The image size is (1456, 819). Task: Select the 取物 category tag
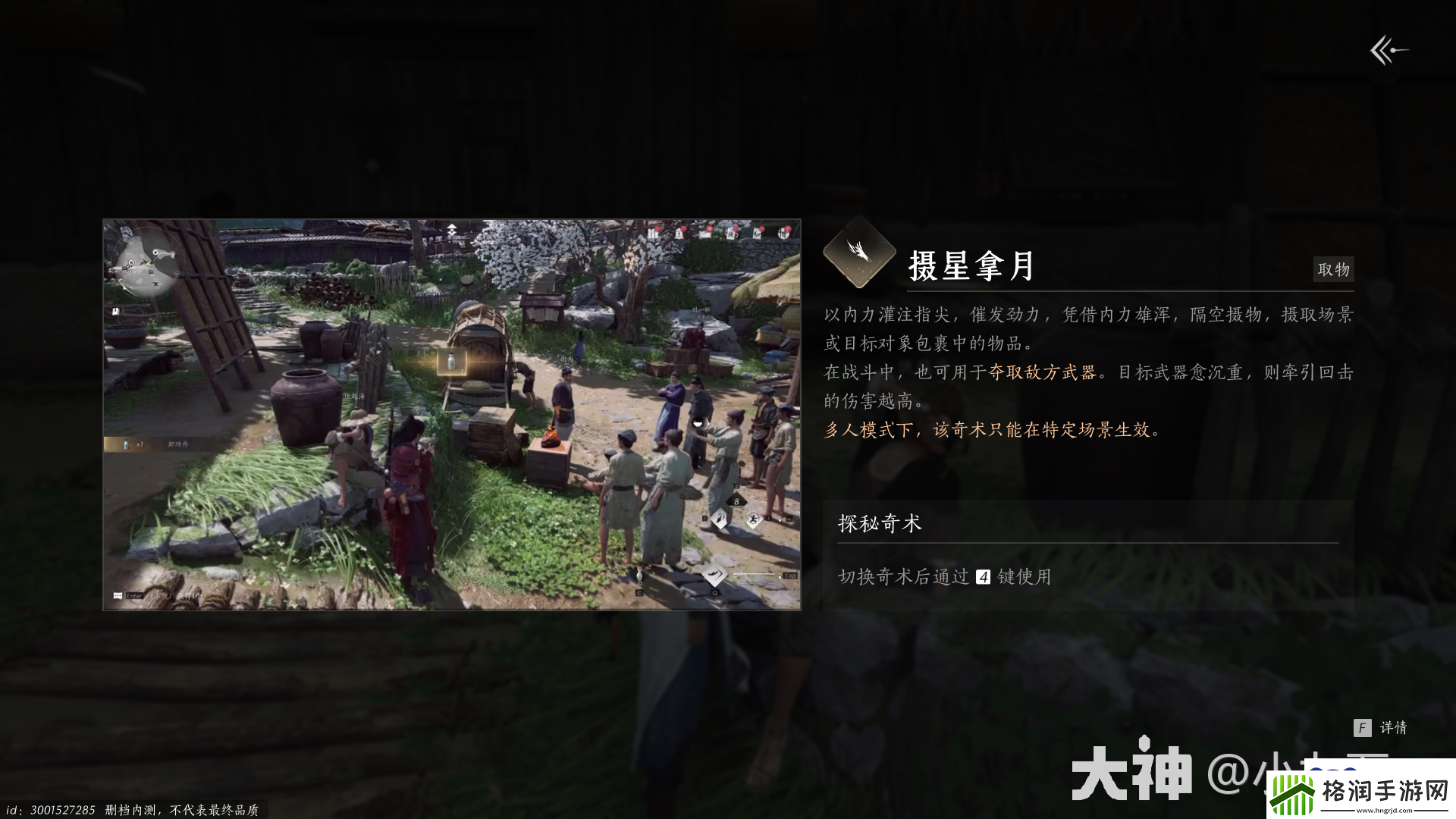pos(1333,269)
